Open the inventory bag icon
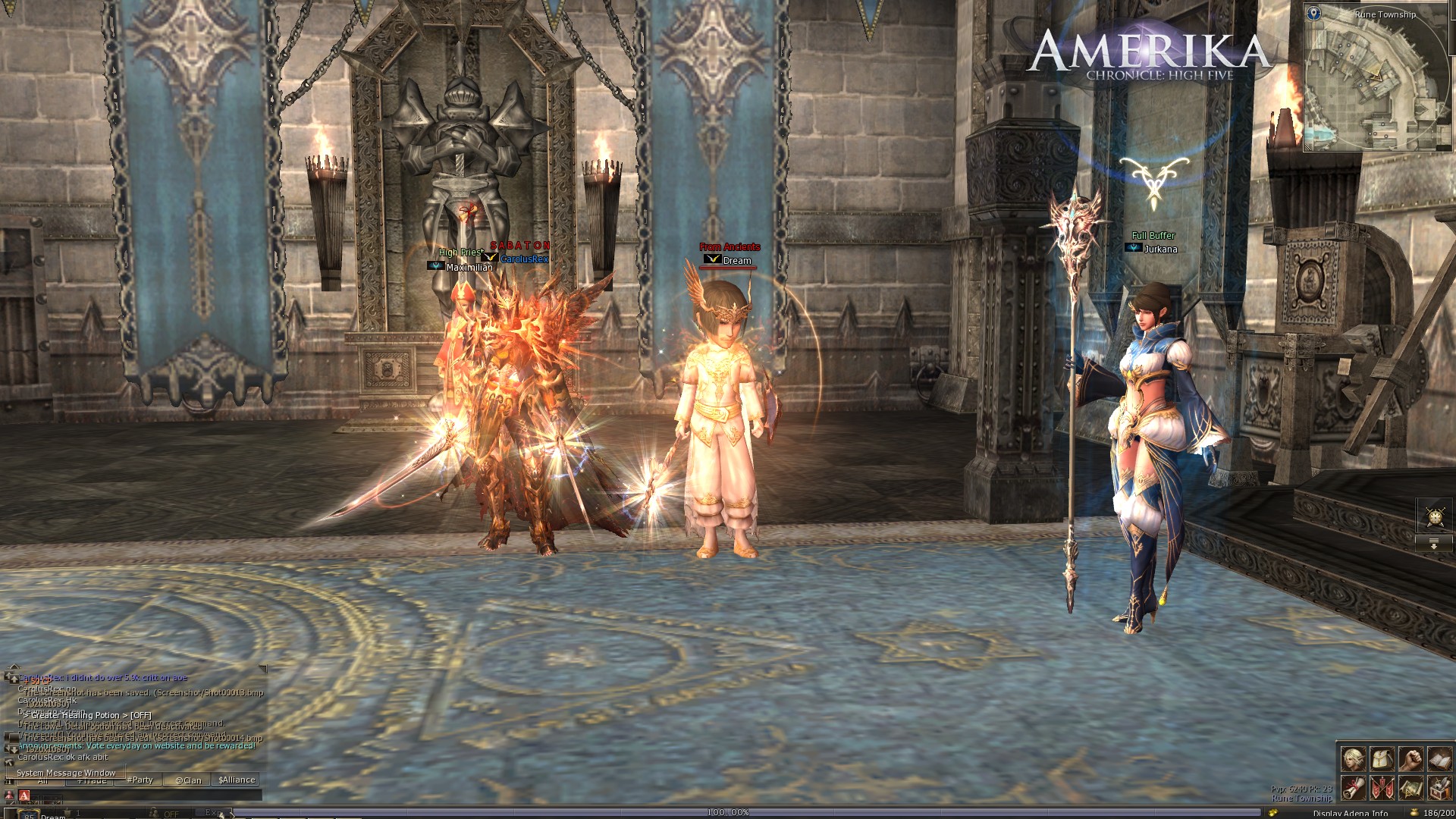Screen dimensions: 1456x819 (x=1382, y=758)
